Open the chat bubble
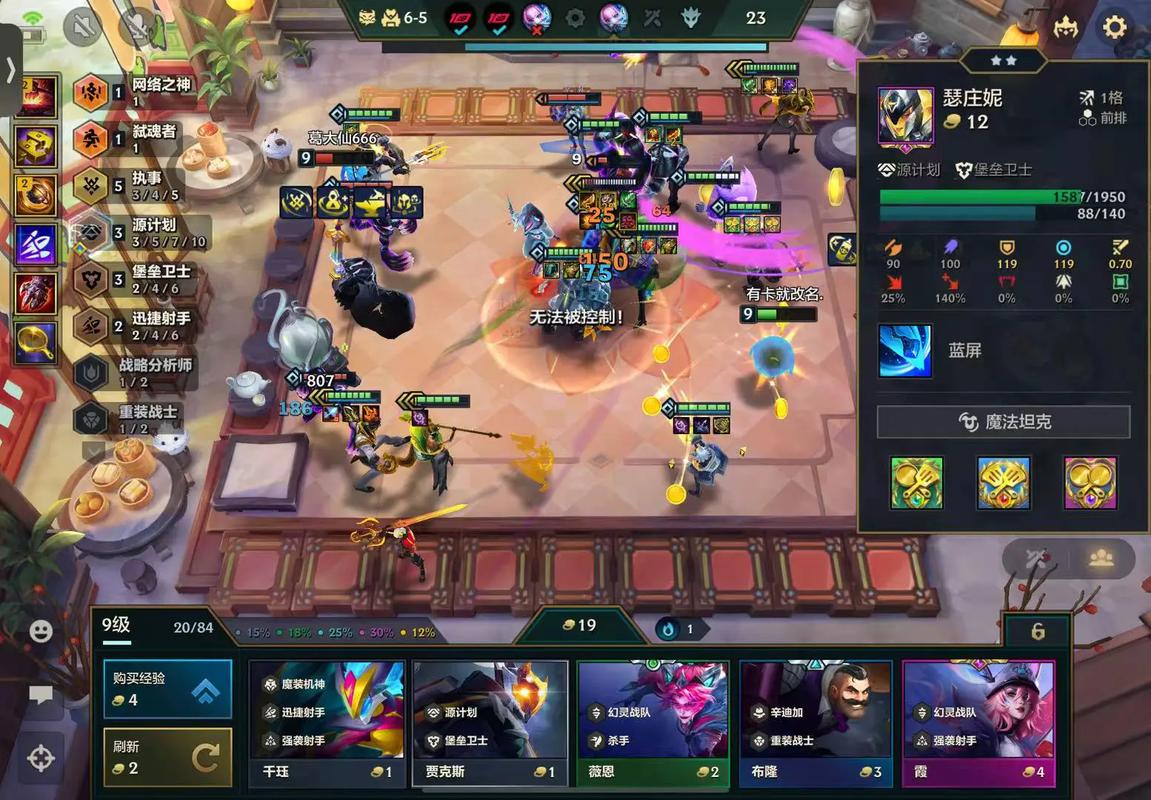 pyautogui.click(x=41, y=695)
